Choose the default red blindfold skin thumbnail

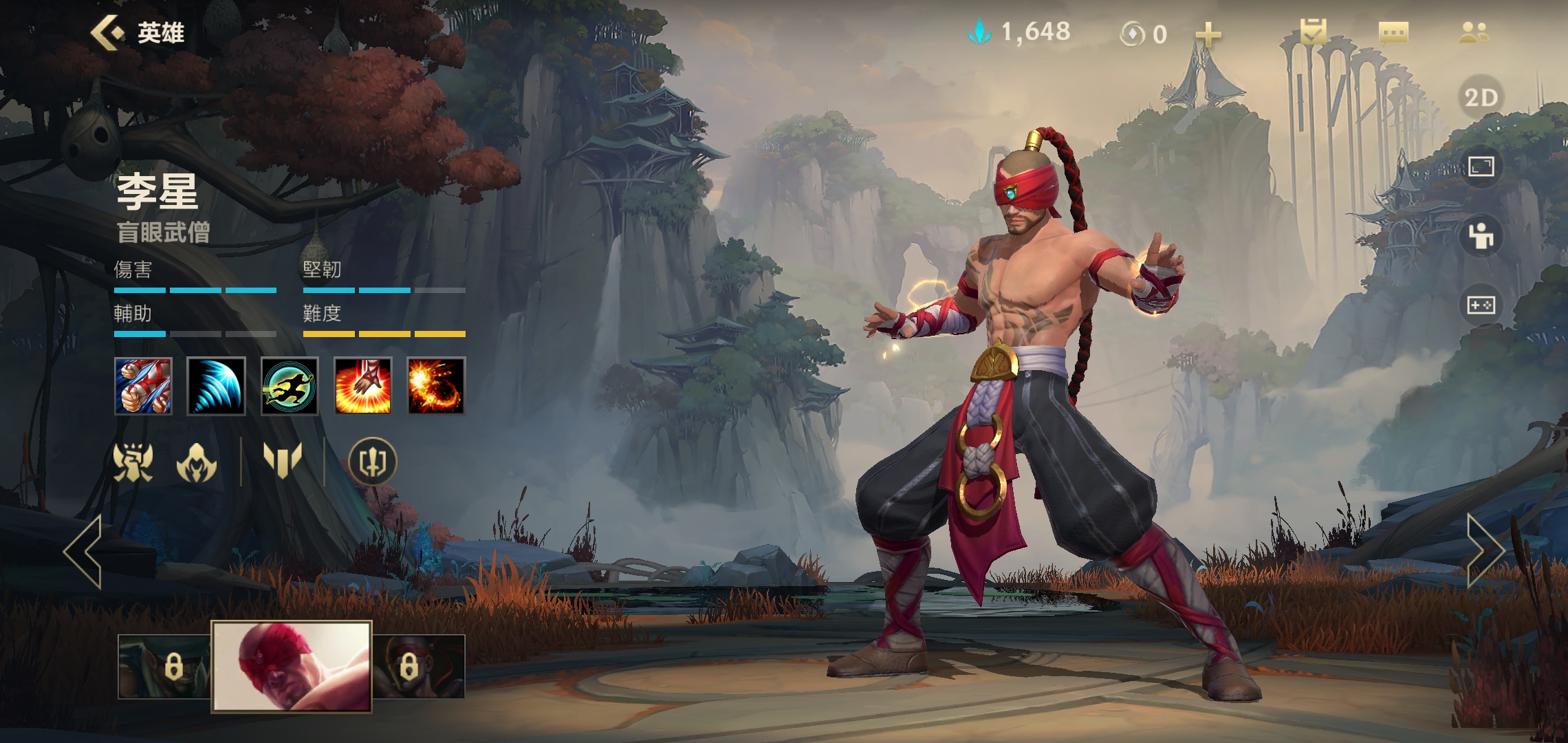click(292, 666)
